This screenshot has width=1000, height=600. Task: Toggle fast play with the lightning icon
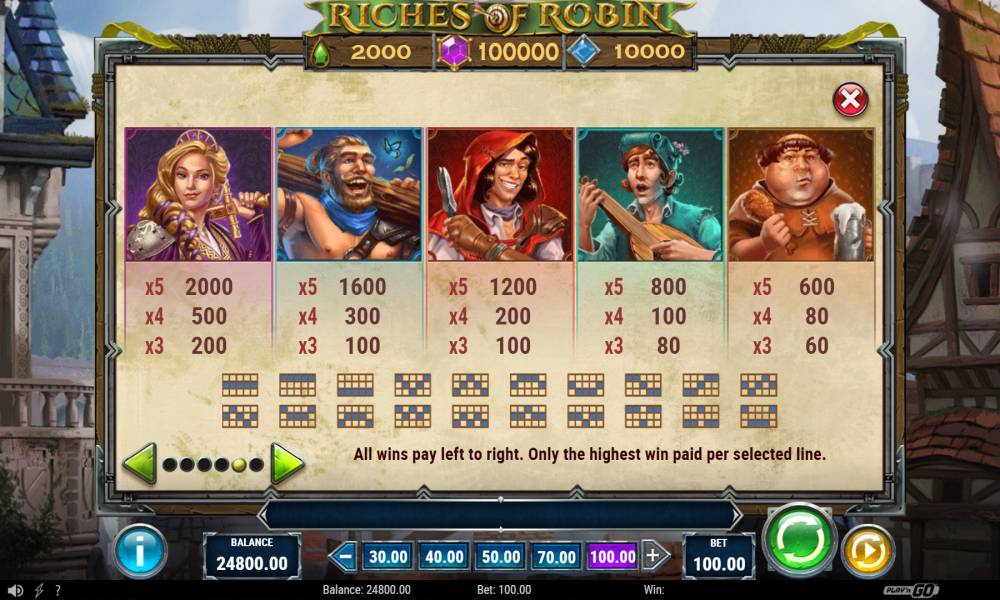tap(39, 590)
